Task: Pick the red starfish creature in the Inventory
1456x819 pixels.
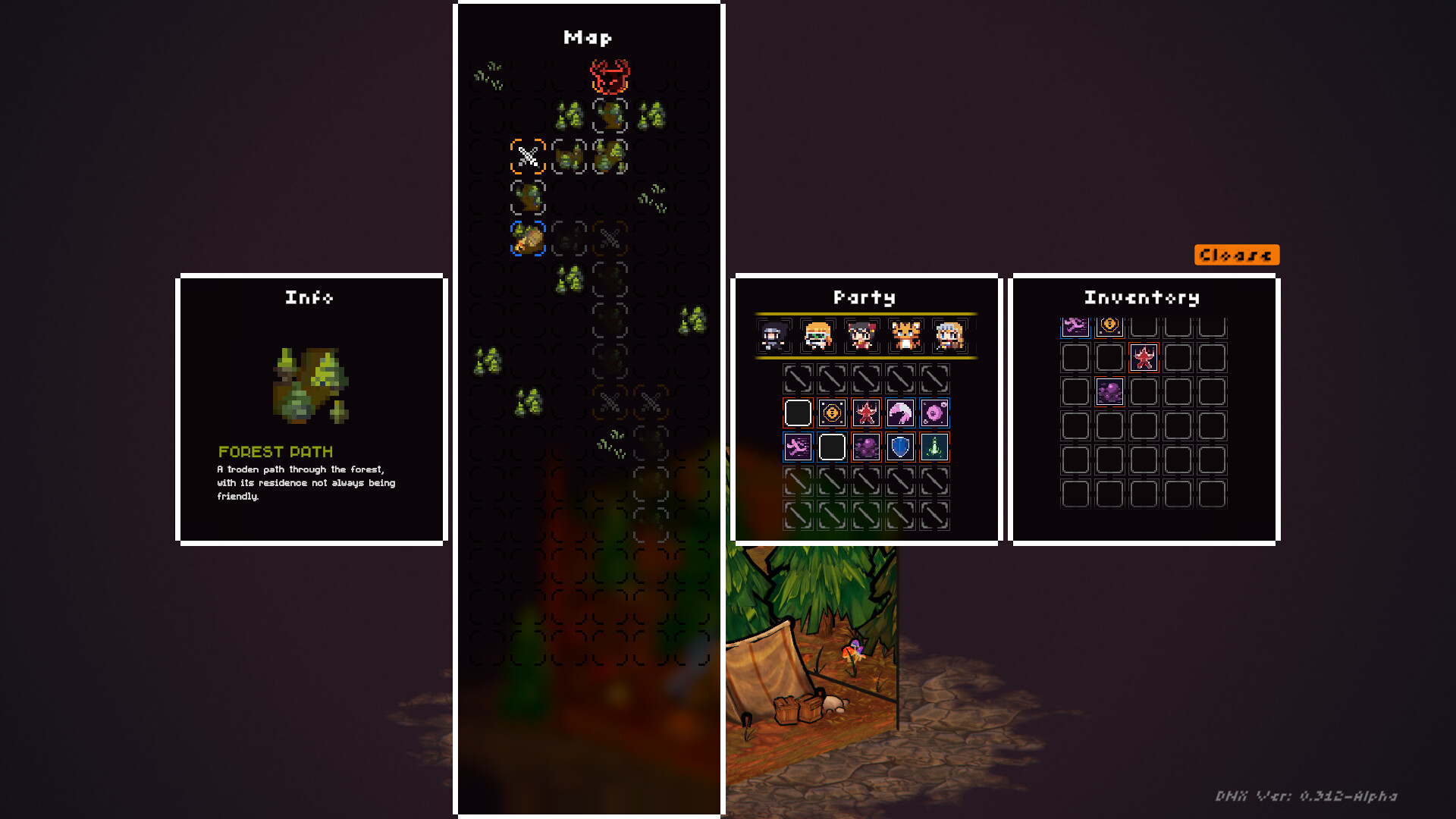Action: [1144, 358]
